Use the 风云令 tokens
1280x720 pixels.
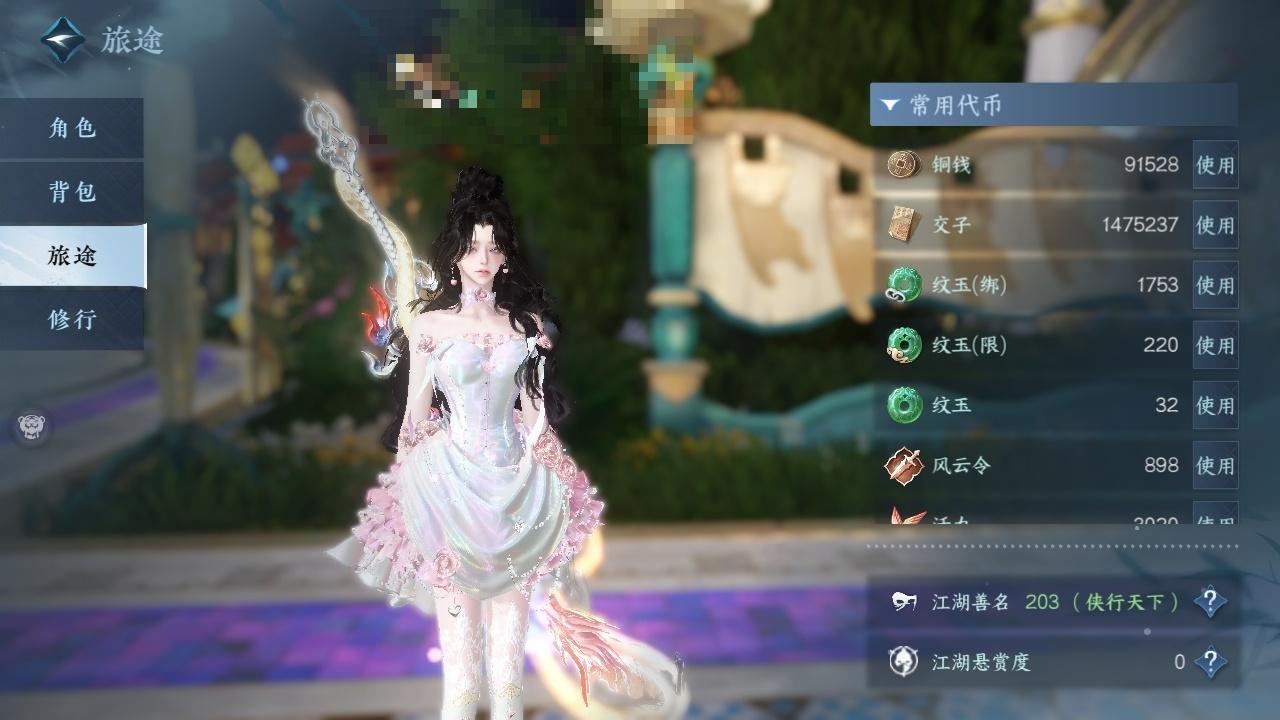(1215, 465)
